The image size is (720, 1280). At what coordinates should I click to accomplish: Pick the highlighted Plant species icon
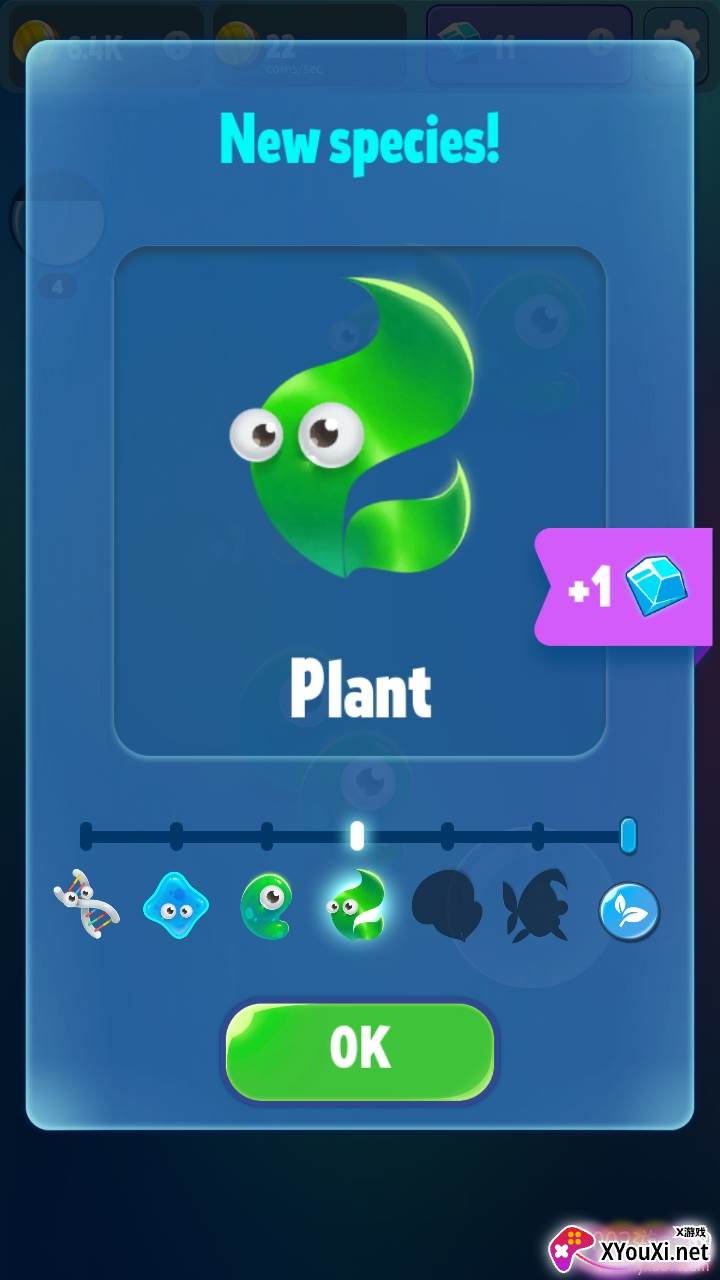[x=357, y=908]
